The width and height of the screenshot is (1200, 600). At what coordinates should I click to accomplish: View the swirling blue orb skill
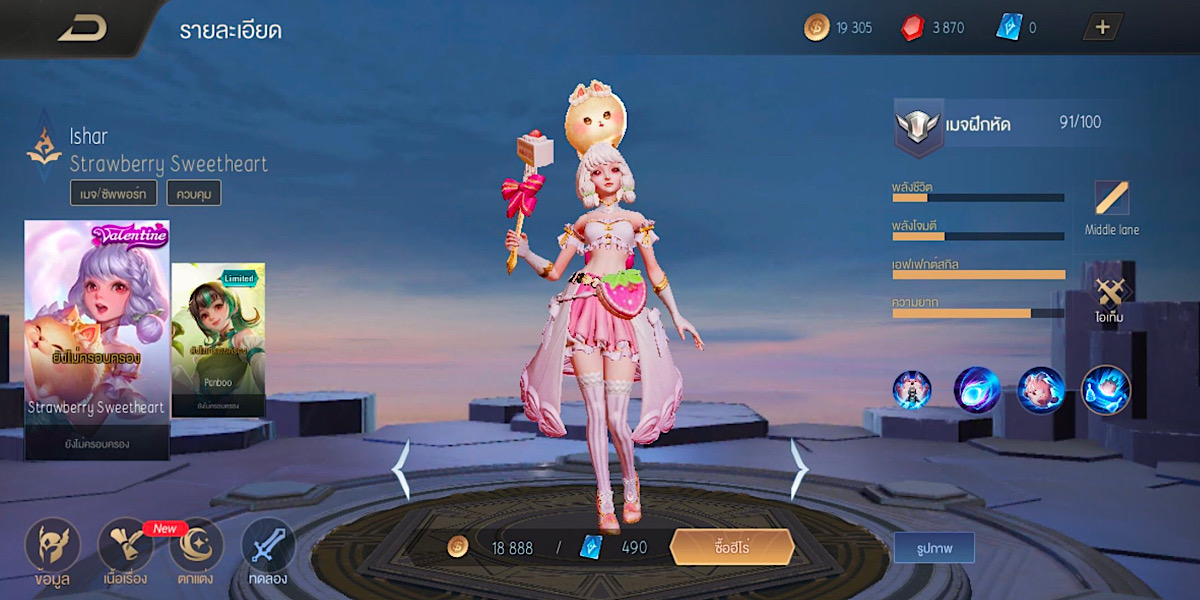tap(976, 390)
